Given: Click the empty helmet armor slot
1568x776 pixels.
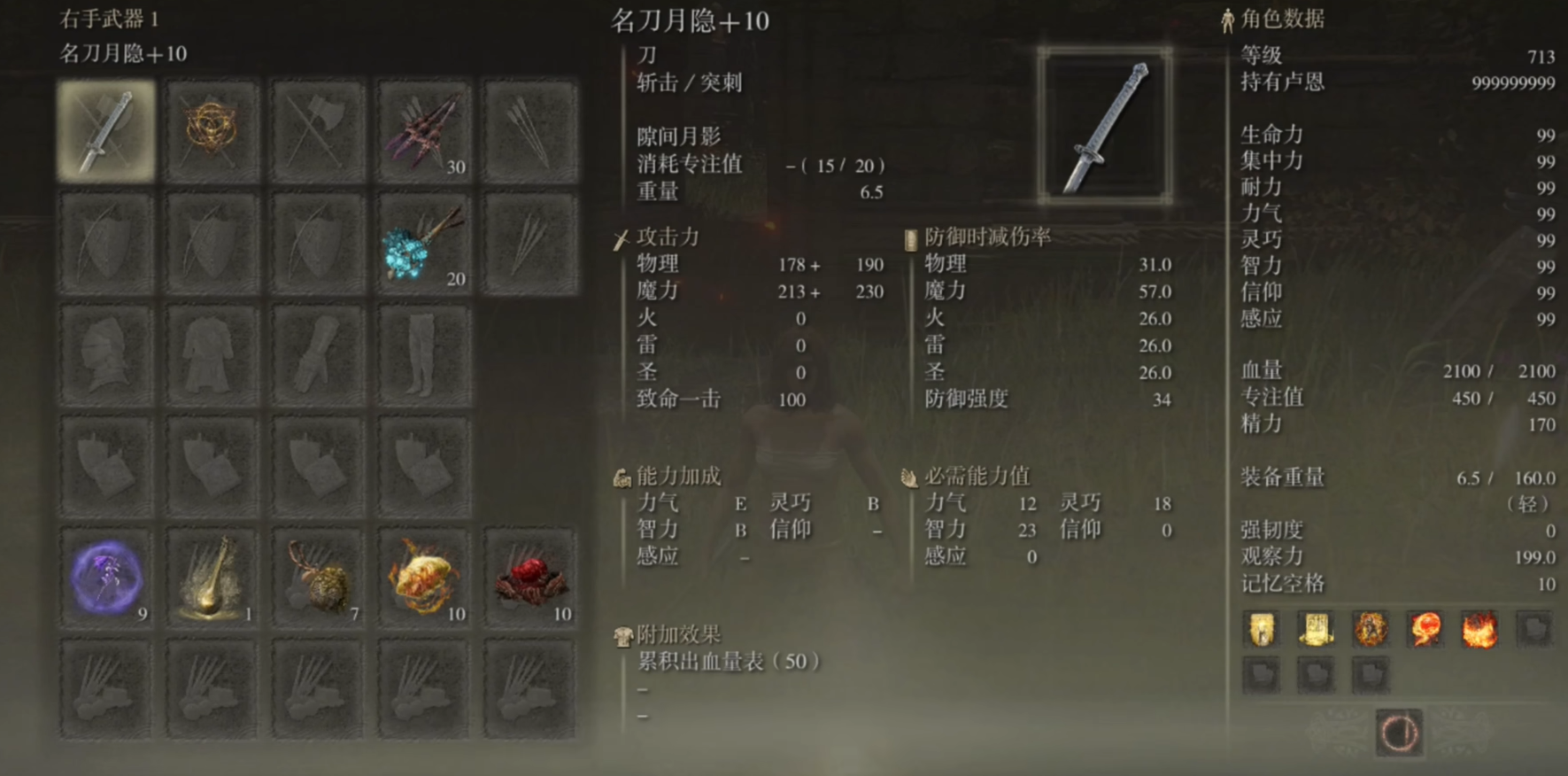Looking at the screenshot, I should [x=104, y=353].
